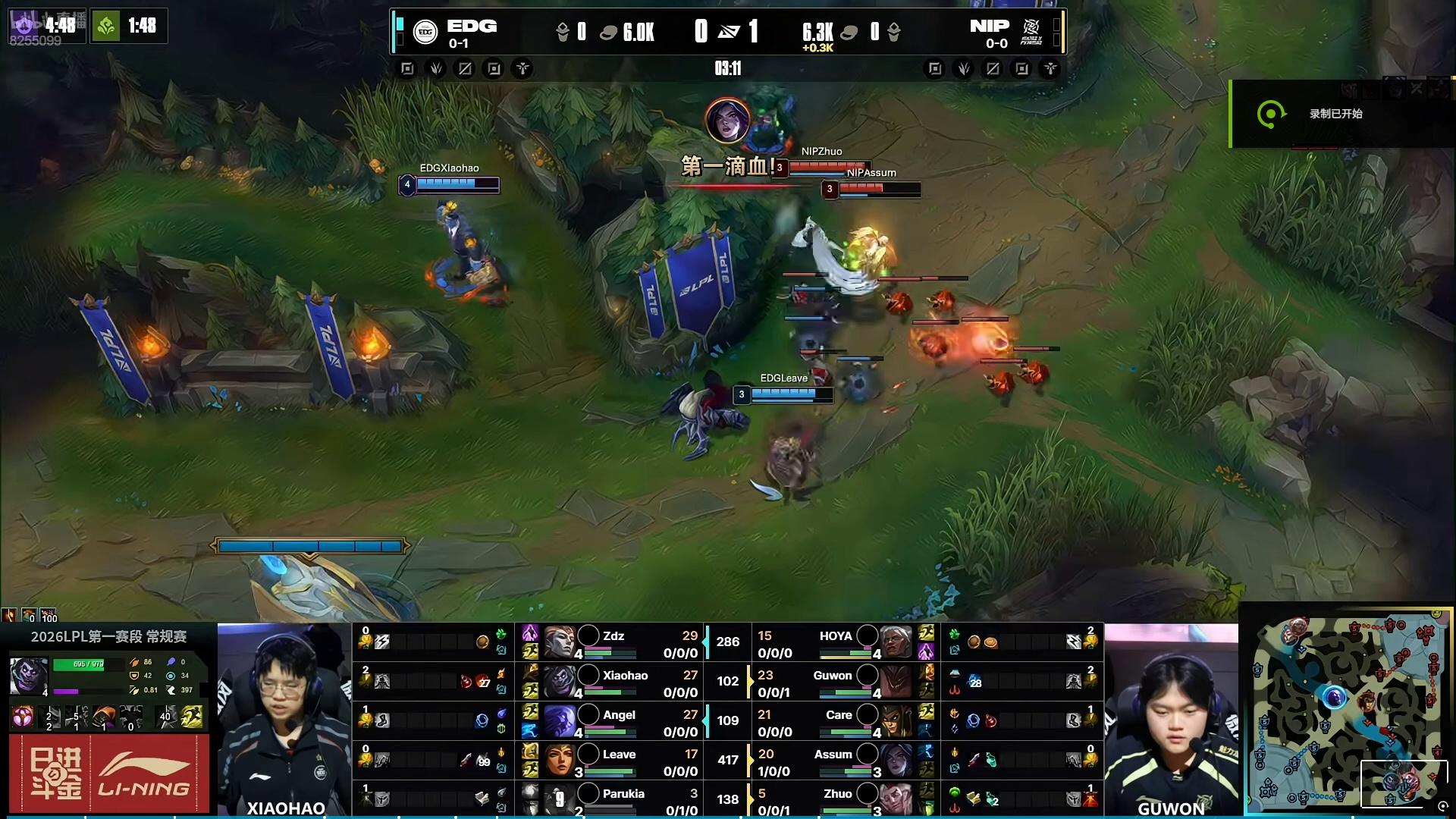Pick Zhuo's champion portrait on the scoreboard
The width and height of the screenshot is (1456, 819).
click(896, 799)
